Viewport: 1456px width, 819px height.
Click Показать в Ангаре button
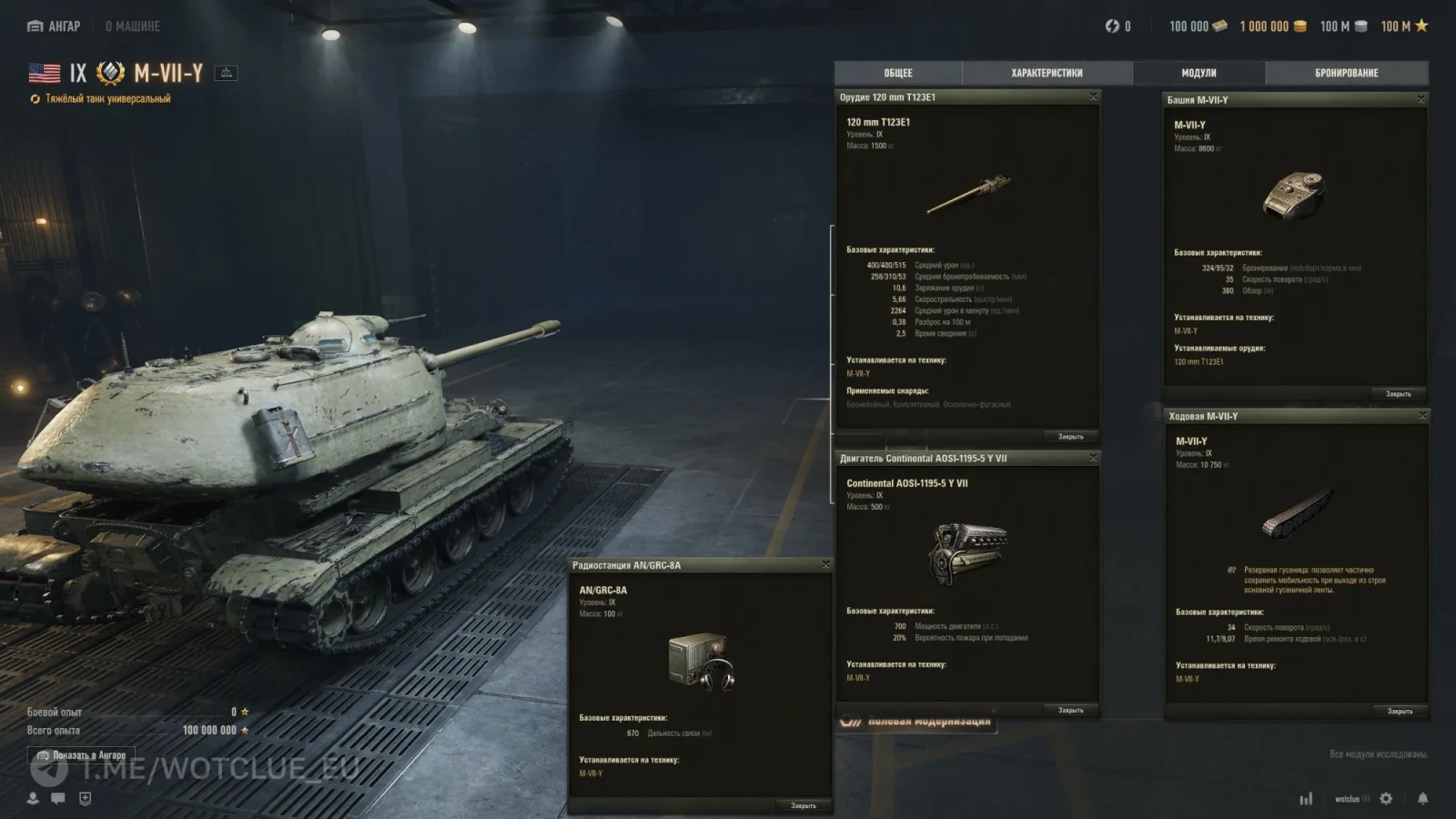81,755
